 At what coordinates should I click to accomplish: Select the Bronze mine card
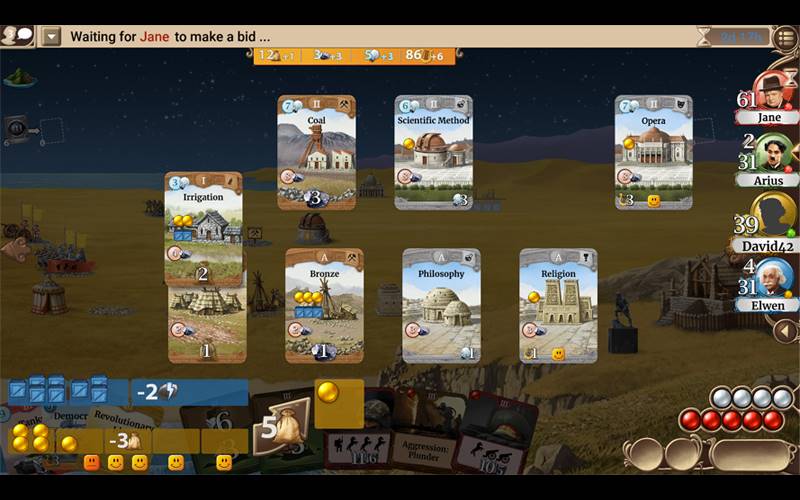324,304
